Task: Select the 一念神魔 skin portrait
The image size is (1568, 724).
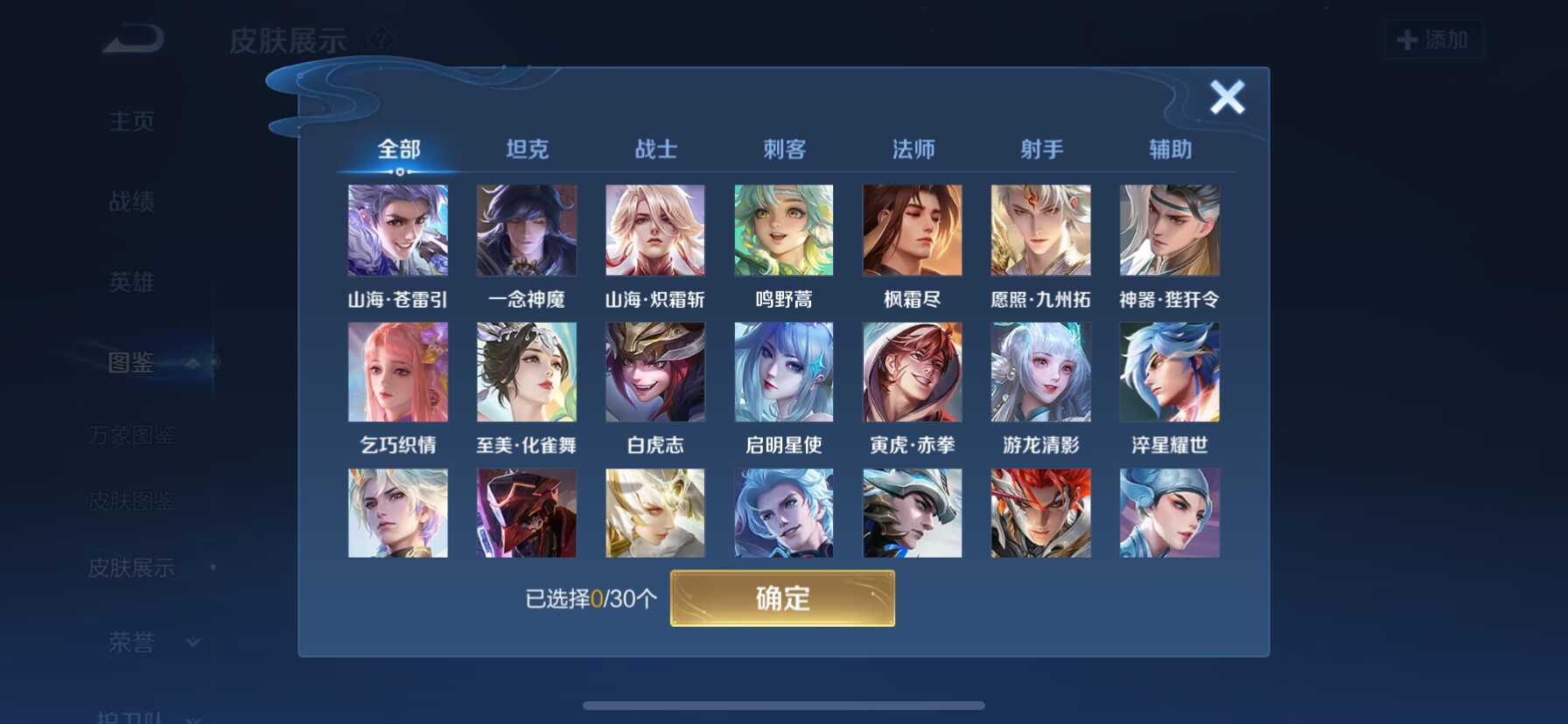Action: point(526,230)
